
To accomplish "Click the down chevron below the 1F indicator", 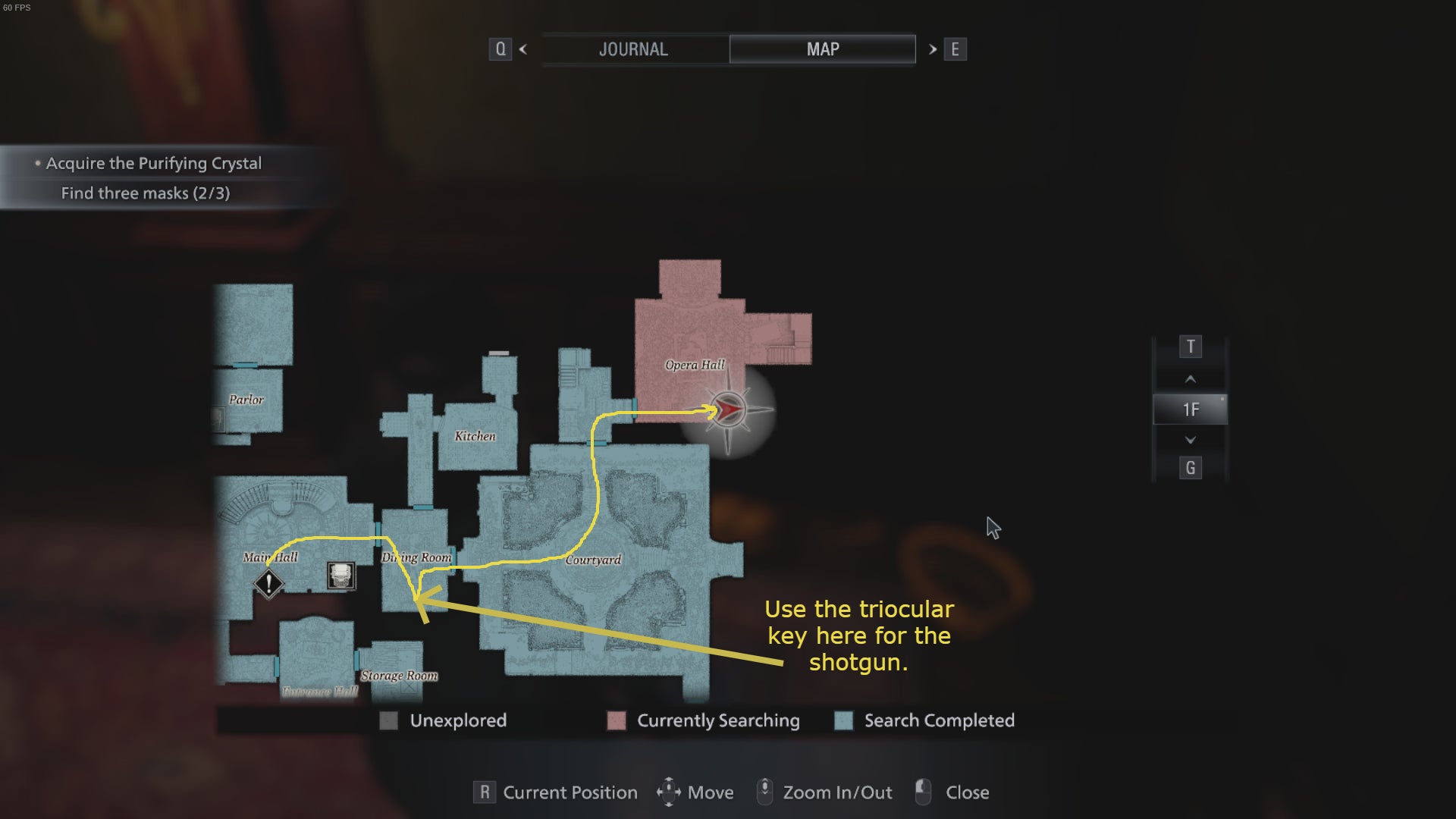I will (x=1191, y=439).
